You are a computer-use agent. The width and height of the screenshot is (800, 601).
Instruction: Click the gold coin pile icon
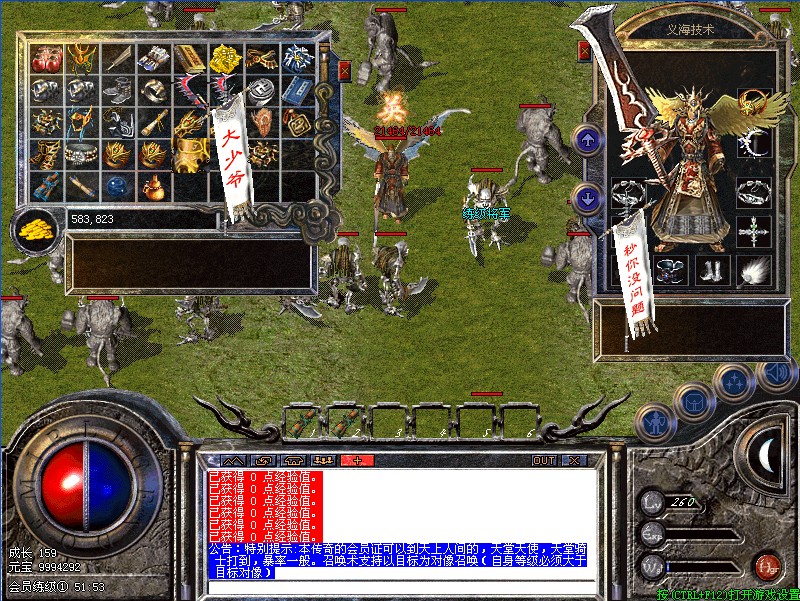point(36,228)
